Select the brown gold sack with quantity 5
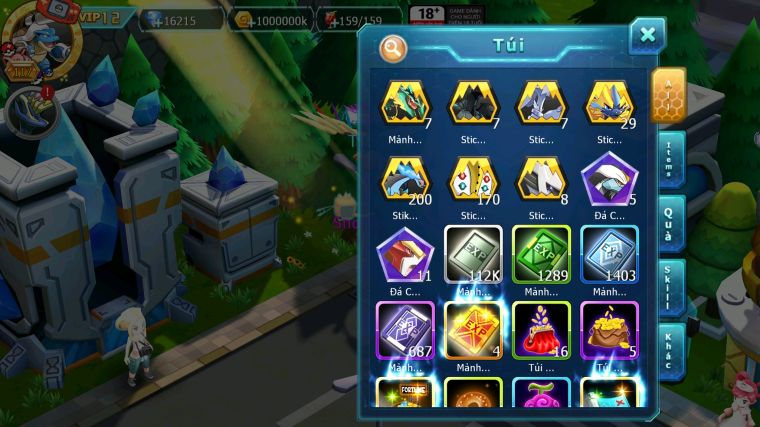Screen dimensions: 760x427 pos(609,330)
